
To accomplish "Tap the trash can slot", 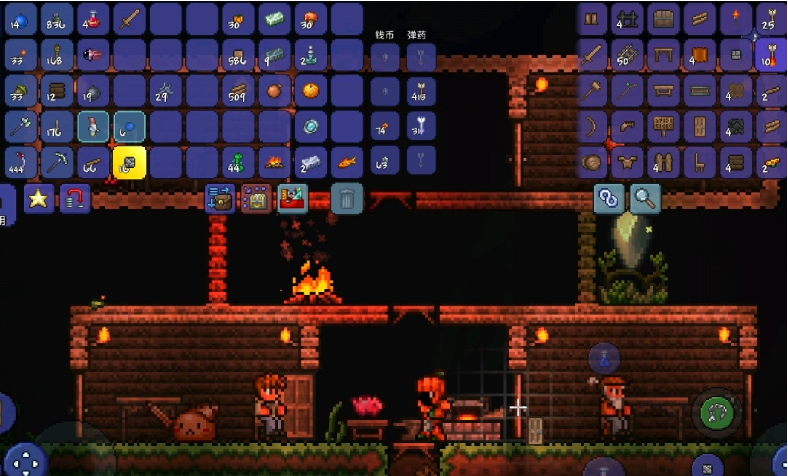I will [345, 198].
